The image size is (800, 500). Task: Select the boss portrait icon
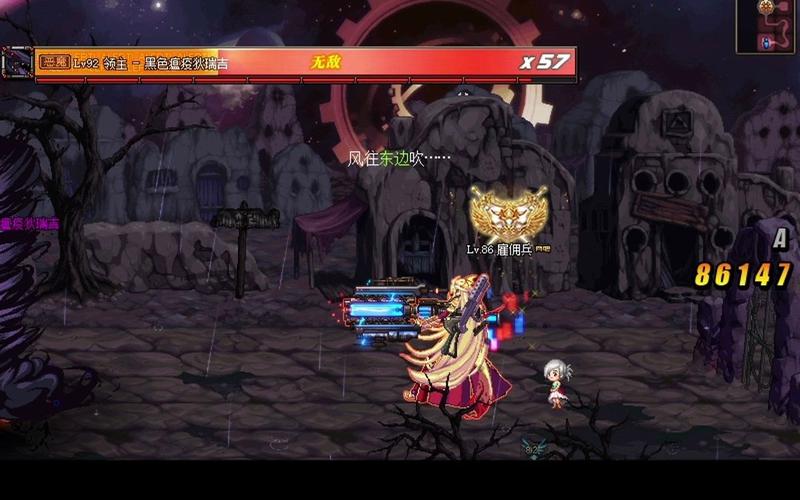[x=16, y=62]
